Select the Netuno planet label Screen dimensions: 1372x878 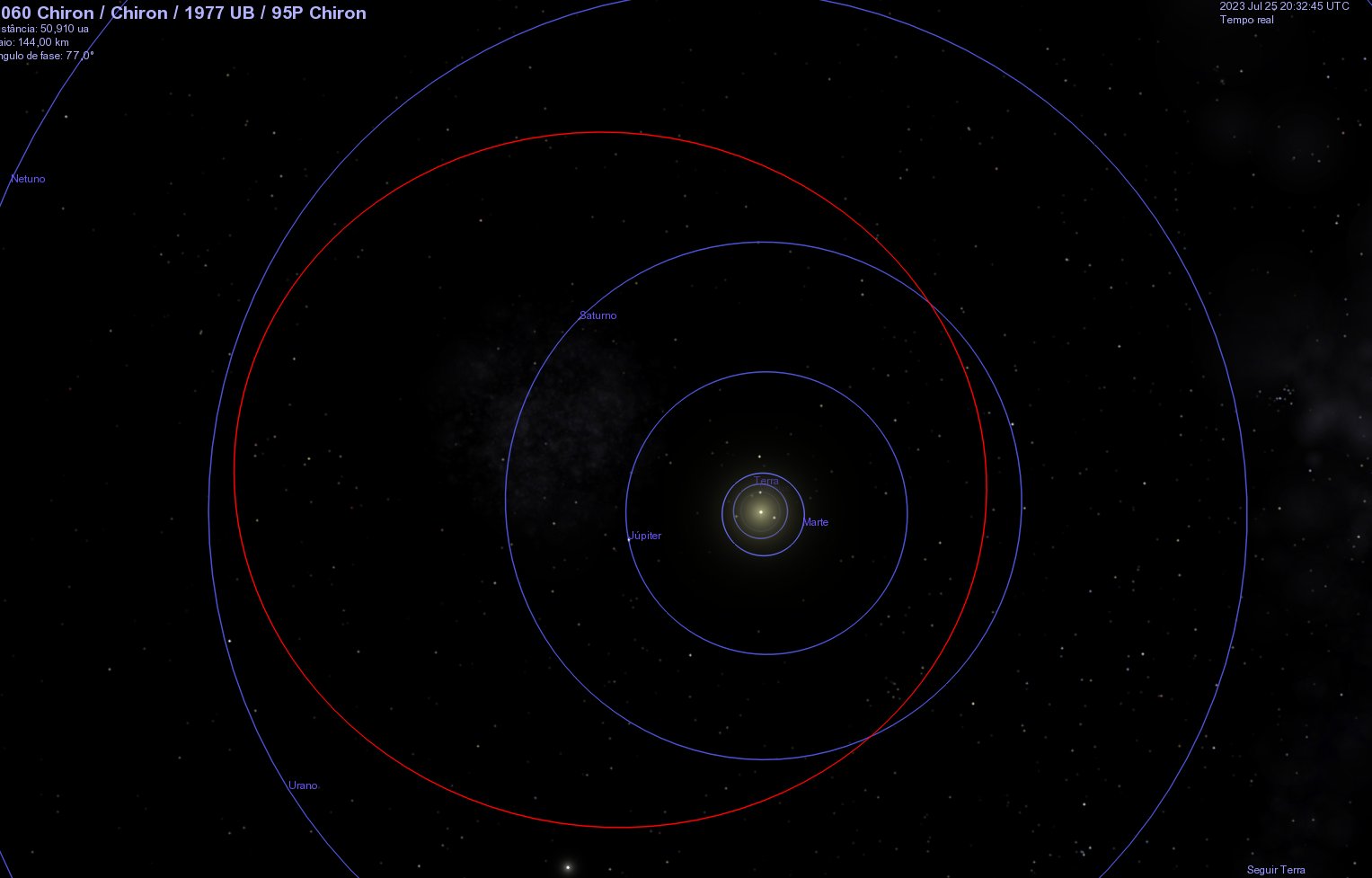[x=28, y=179]
